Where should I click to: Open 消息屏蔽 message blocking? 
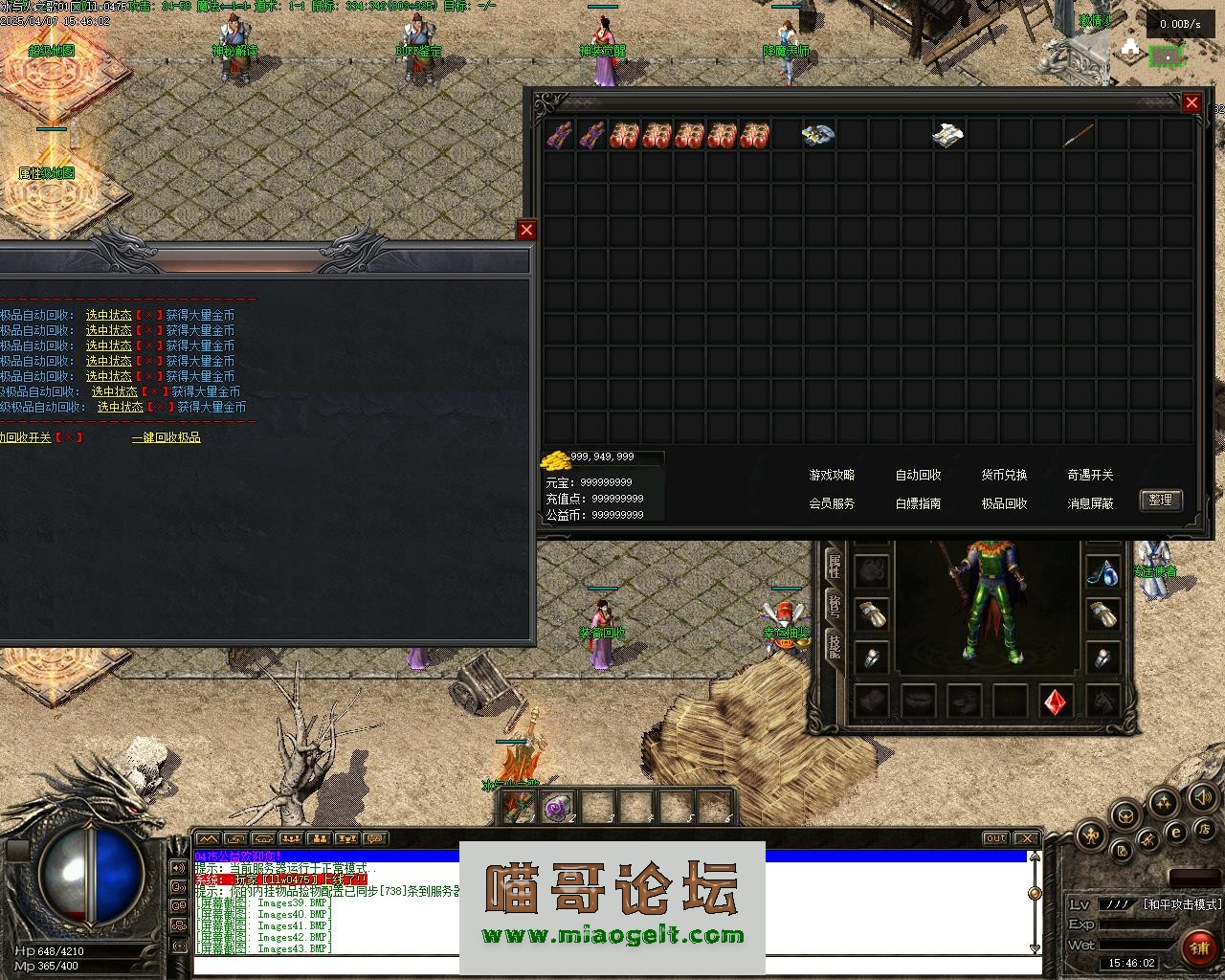tap(1090, 503)
